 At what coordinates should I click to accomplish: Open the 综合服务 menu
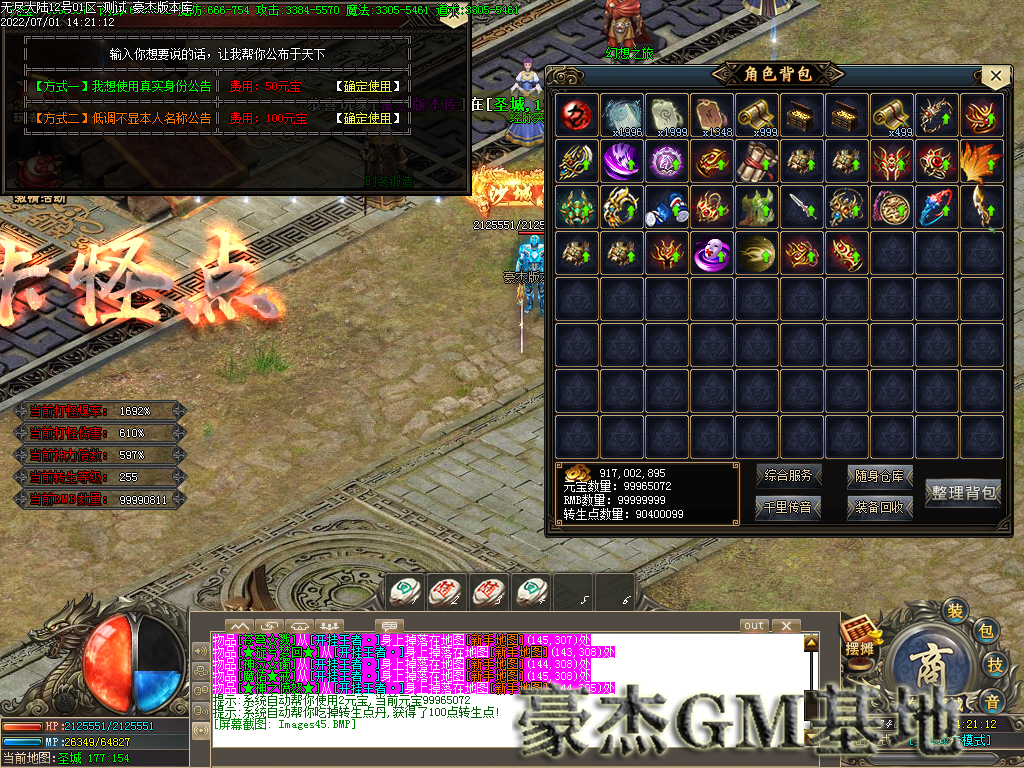(788, 476)
